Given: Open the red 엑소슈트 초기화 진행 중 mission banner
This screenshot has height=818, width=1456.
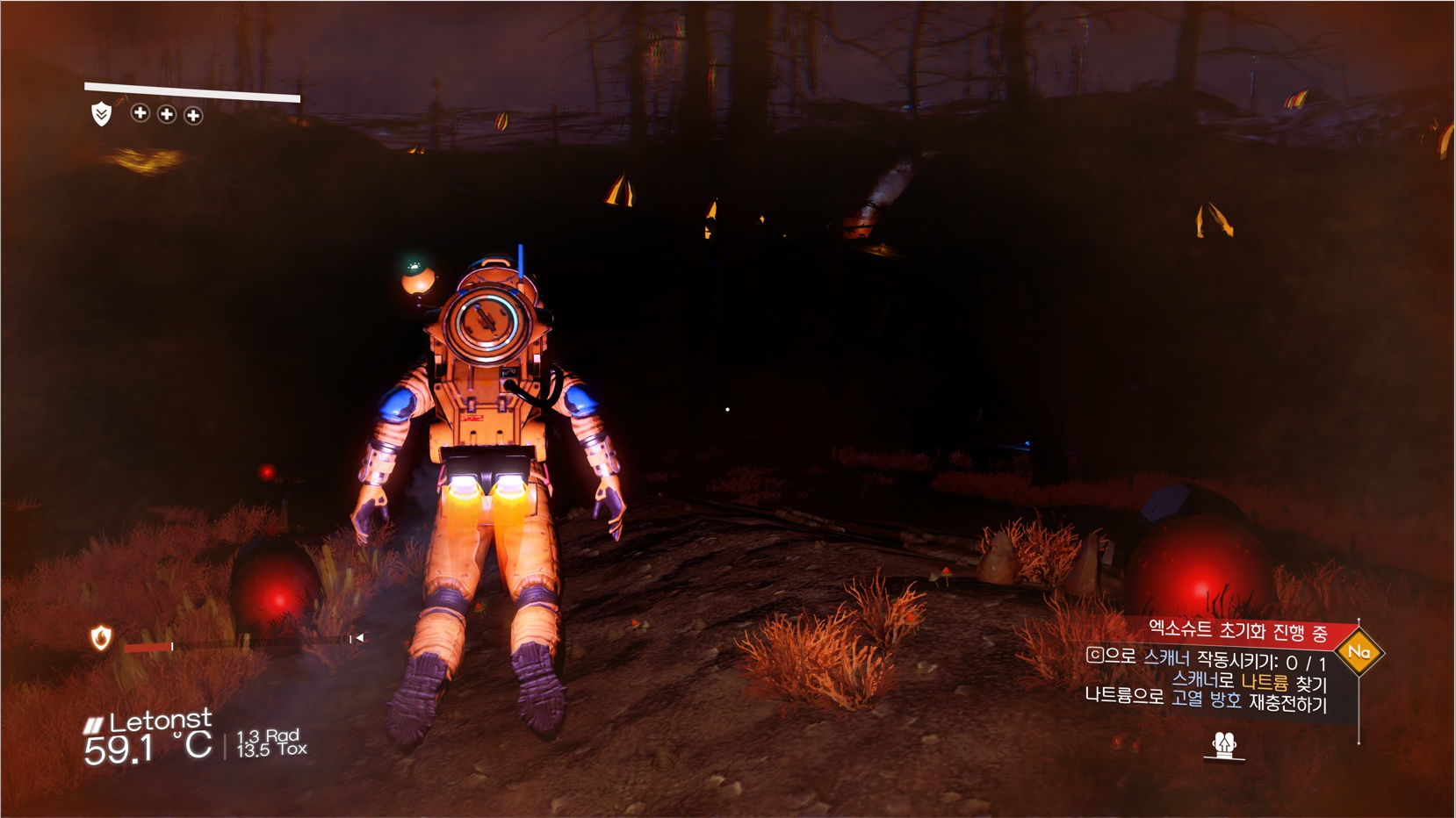Looking at the screenshot, I should (1236, 630).
